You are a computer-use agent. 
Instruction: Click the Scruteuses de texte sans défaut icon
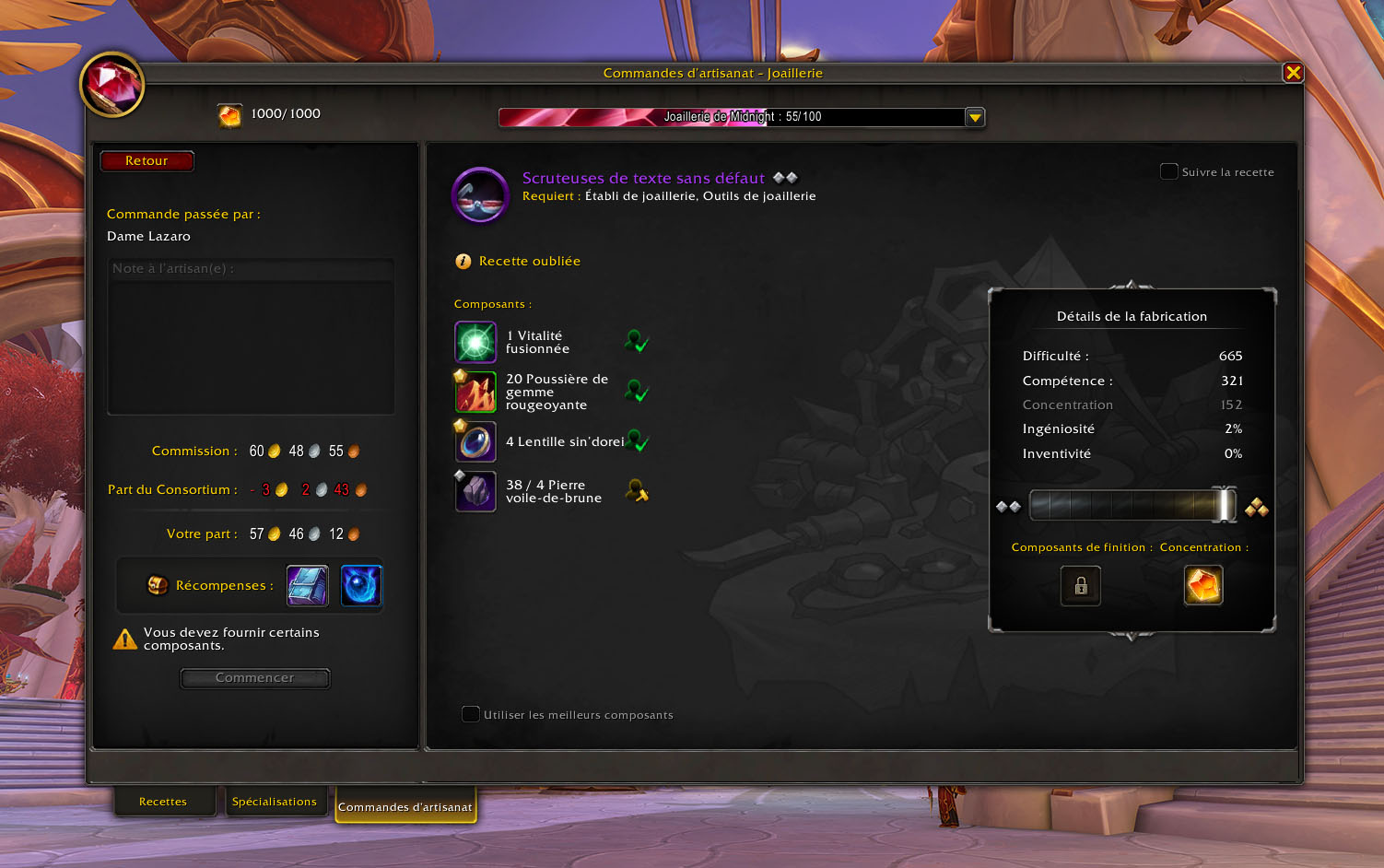pyautogui.click(x=480, y=195)
